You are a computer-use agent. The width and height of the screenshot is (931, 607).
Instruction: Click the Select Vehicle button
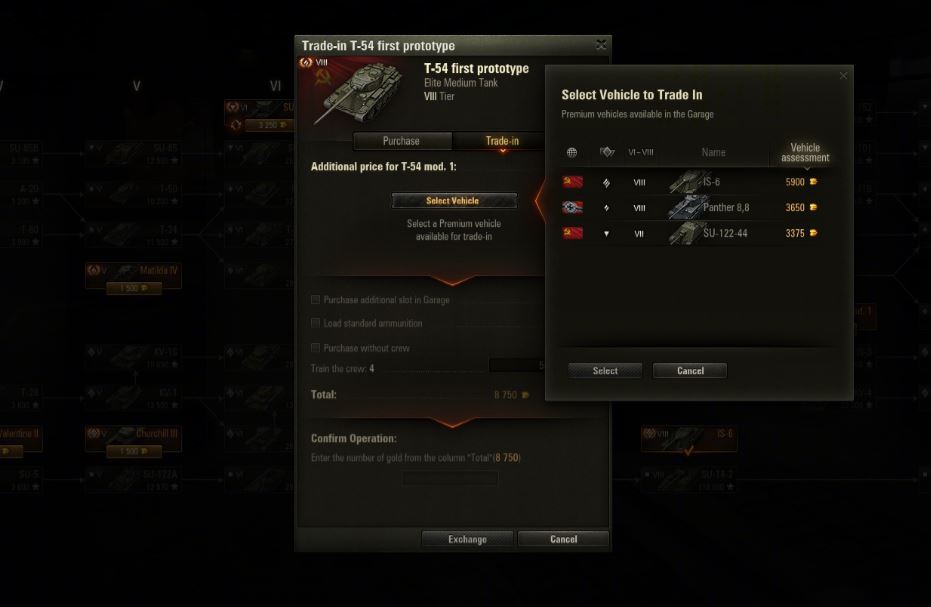(x=453, y=201)
